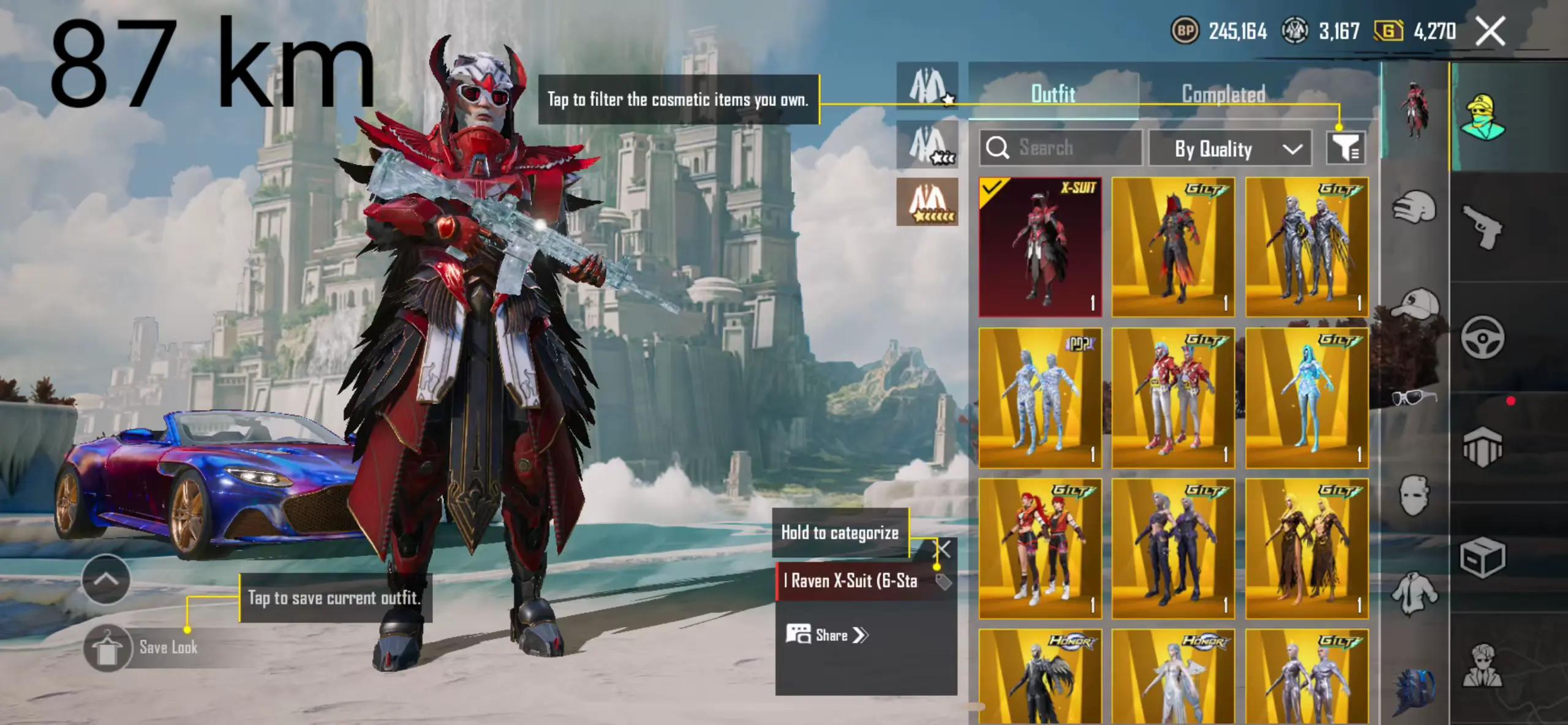Toggle the owned items filter

[x=1346, y=148]
